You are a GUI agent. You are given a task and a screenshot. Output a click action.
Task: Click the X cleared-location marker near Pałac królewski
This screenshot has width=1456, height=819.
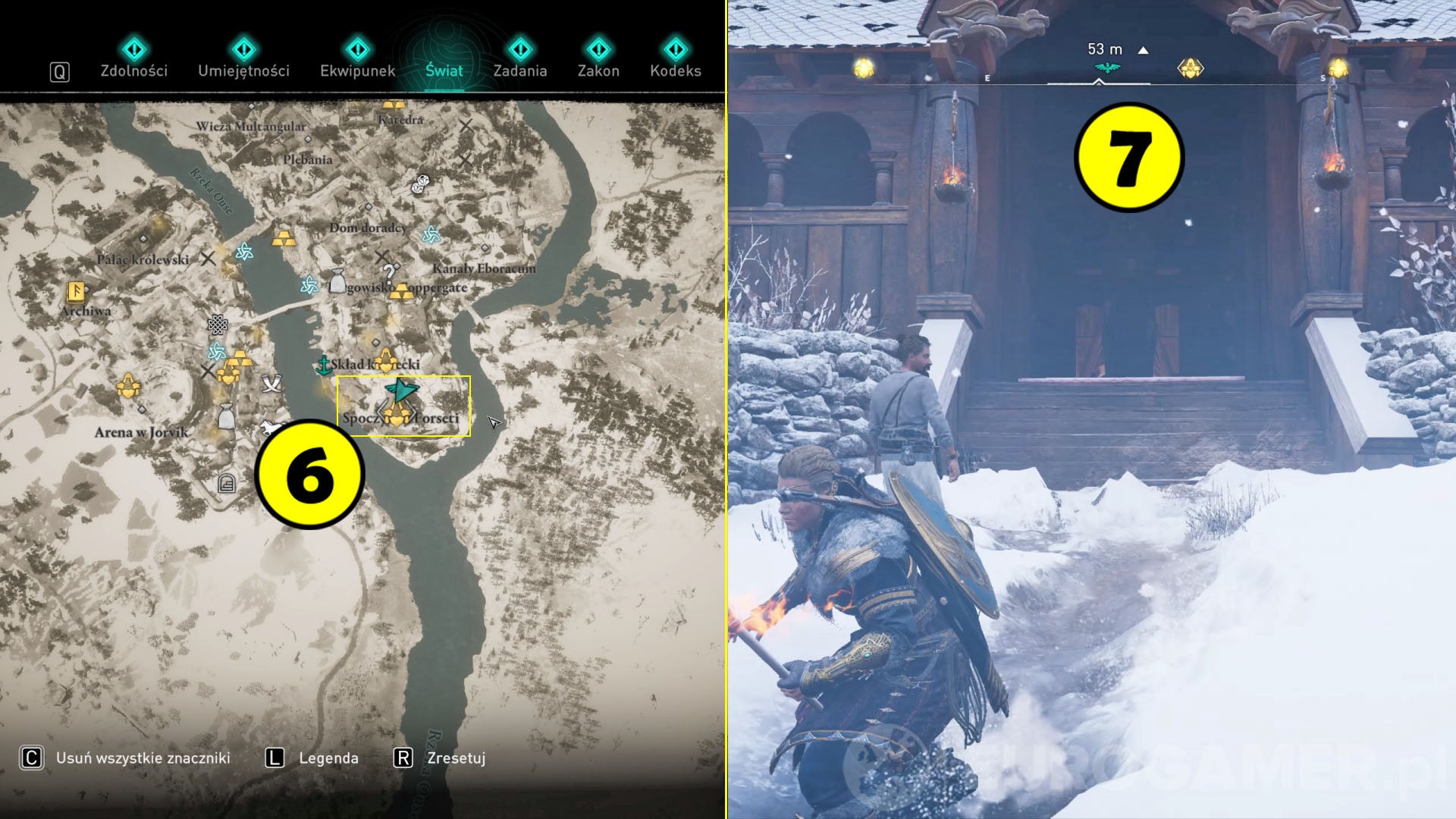click(206, 257)
